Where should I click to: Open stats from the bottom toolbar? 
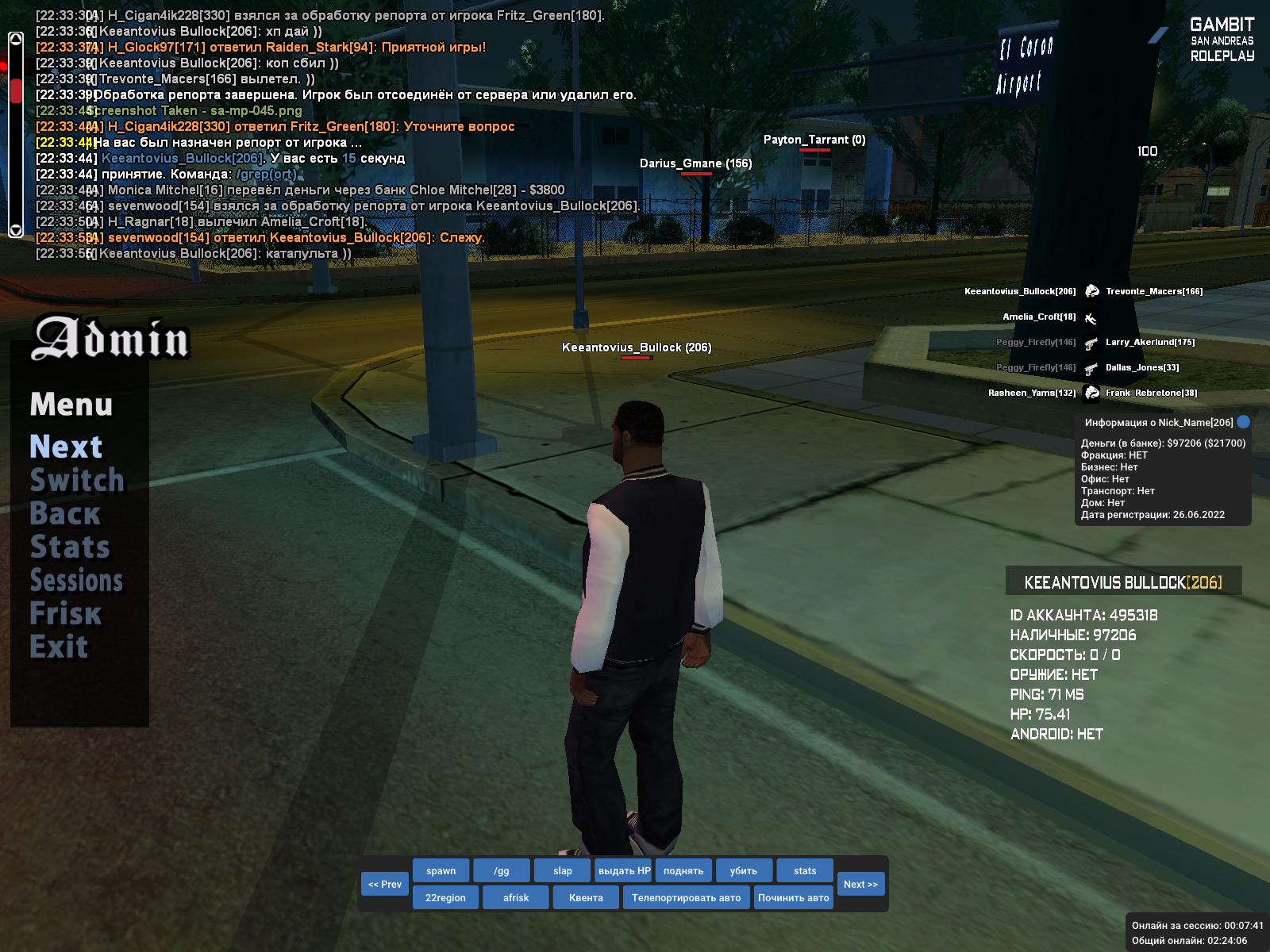805,871
